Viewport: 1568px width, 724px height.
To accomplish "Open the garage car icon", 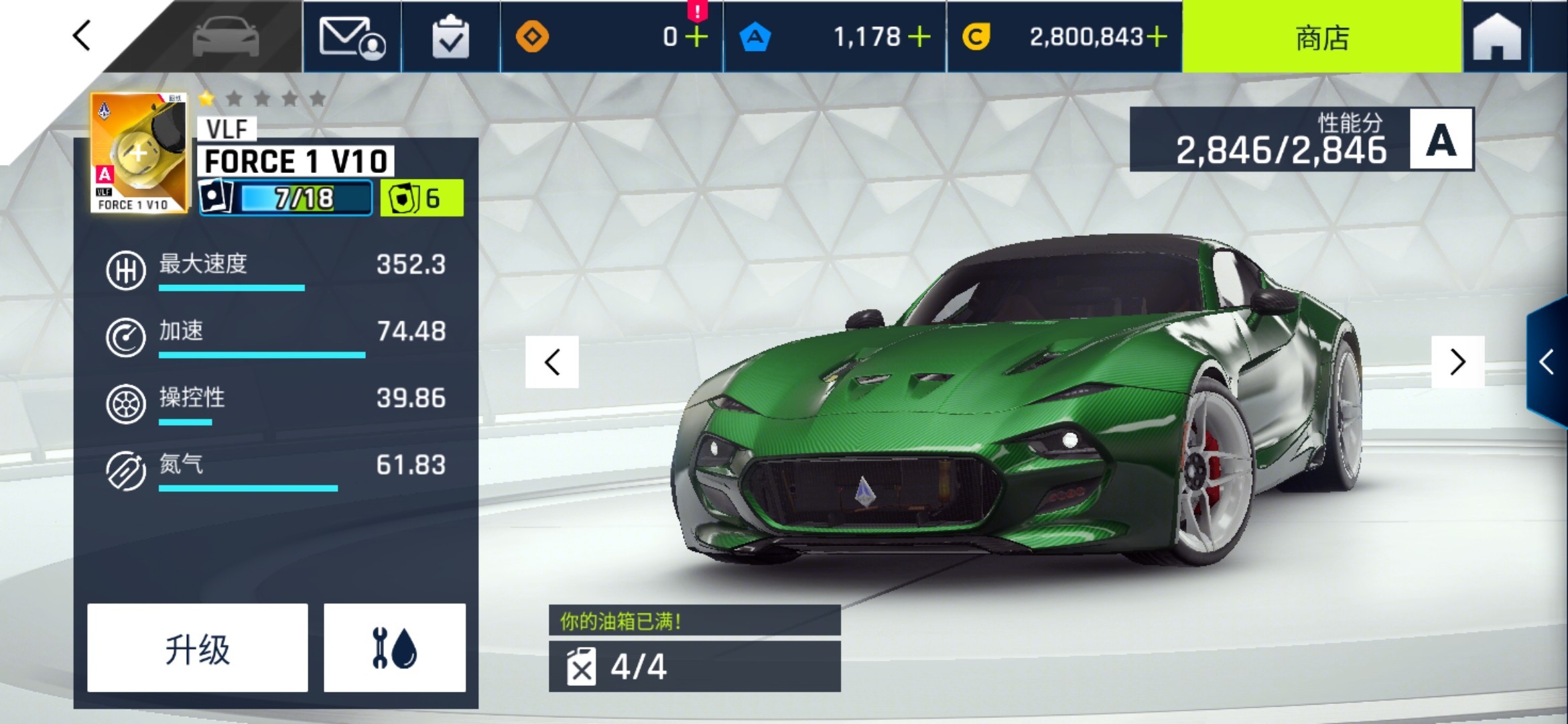I will click(225, 37).
